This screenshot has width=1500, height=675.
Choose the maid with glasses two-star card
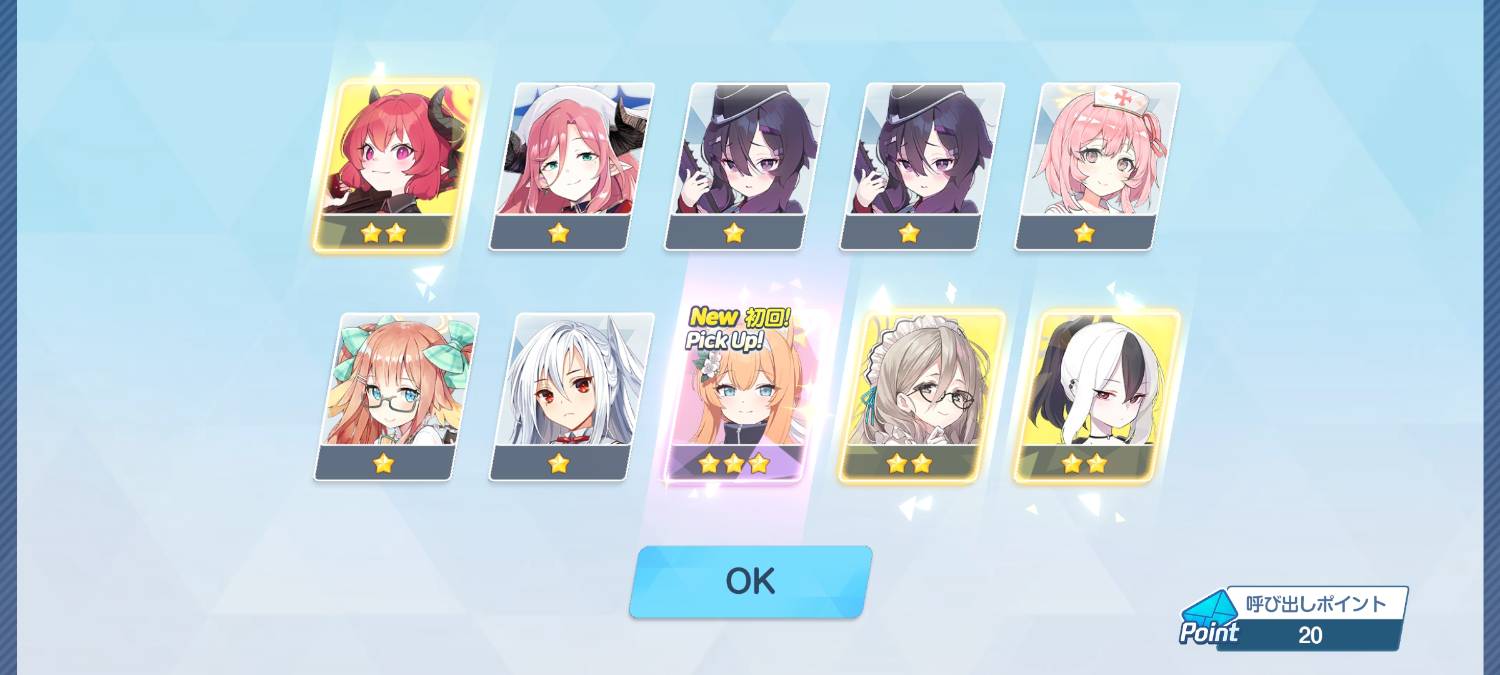point(921,395)
